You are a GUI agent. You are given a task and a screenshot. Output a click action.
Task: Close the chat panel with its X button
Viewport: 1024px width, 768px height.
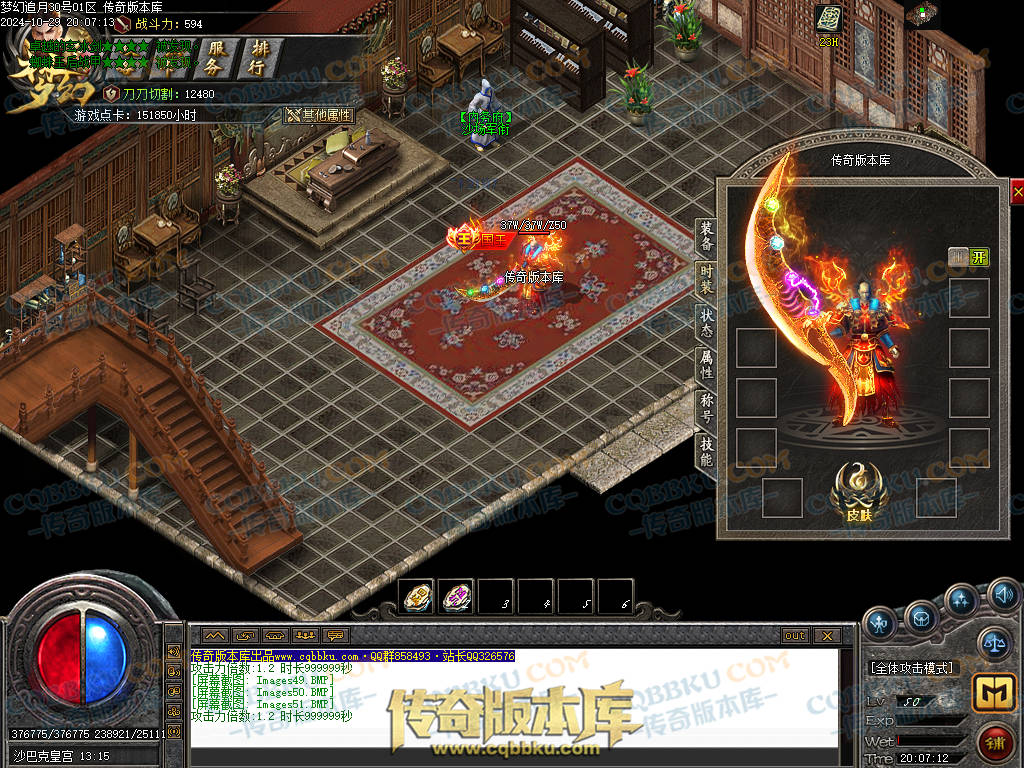click(x=826, y=635)
